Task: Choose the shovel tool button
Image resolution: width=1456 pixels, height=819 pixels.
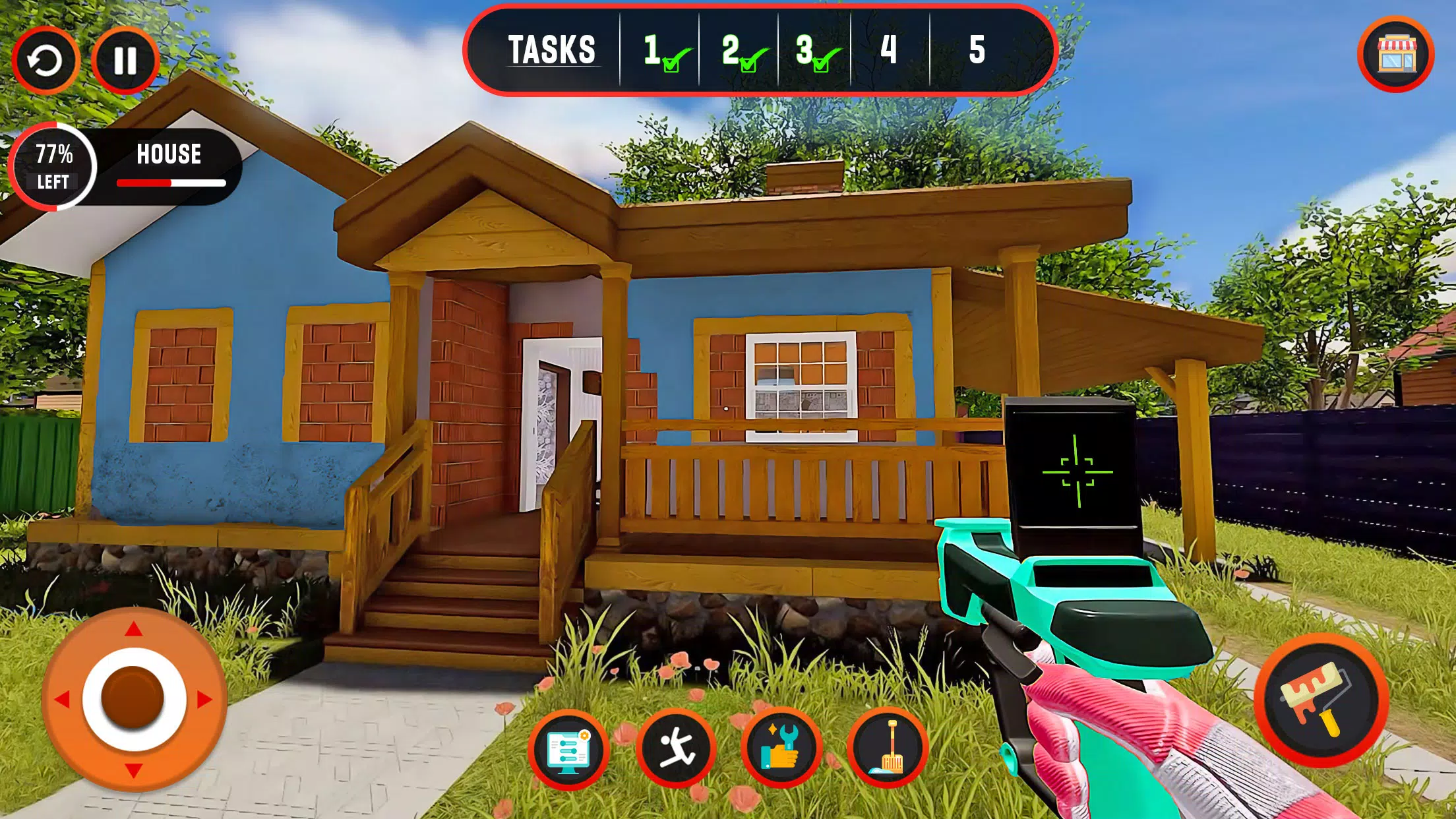Action: [x=888, y=748]
